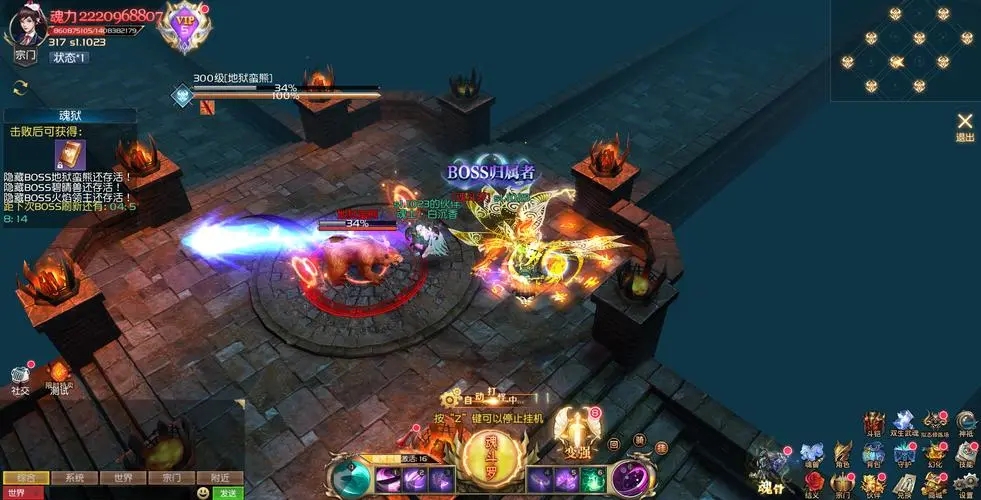Open the 斗铠 battle armor icon

874,422
